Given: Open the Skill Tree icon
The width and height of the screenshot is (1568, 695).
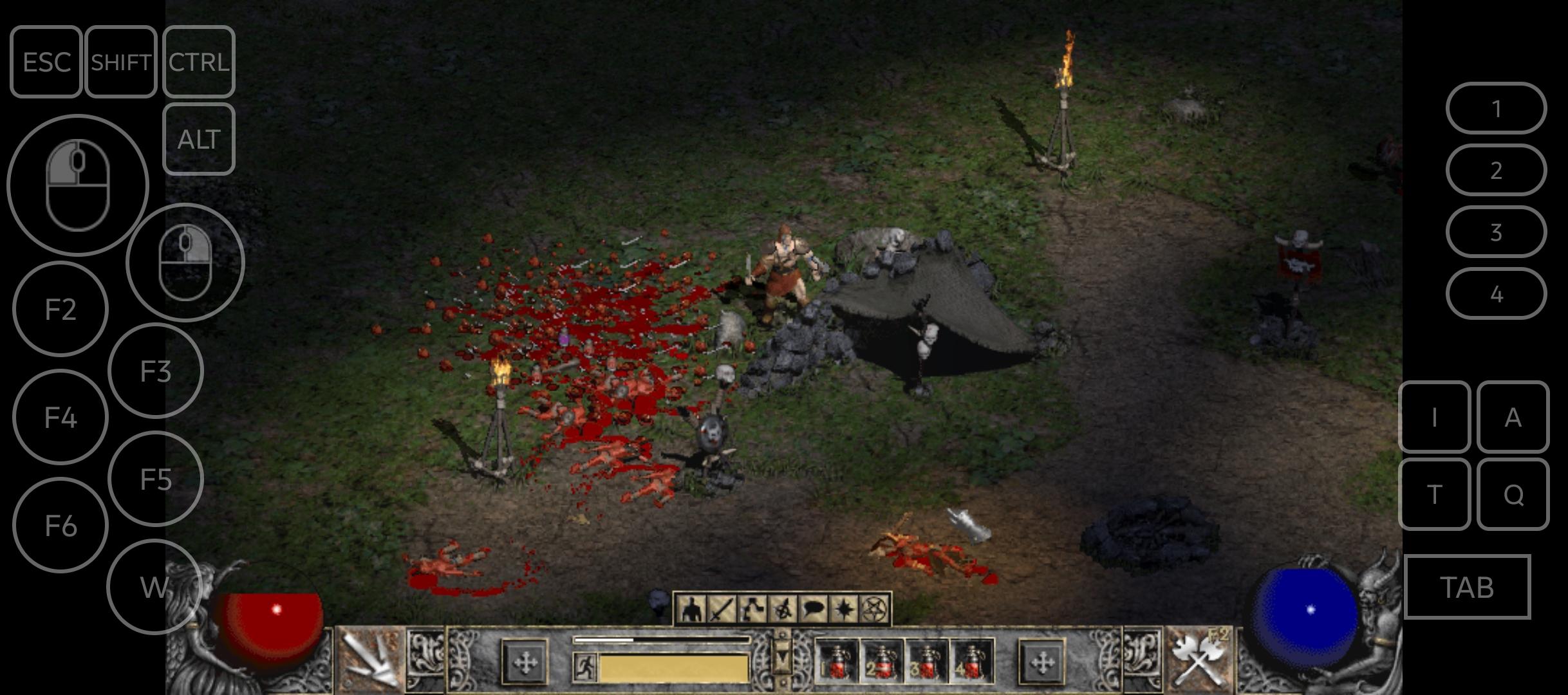Looking at the screenshot, I should coord(751,609).
